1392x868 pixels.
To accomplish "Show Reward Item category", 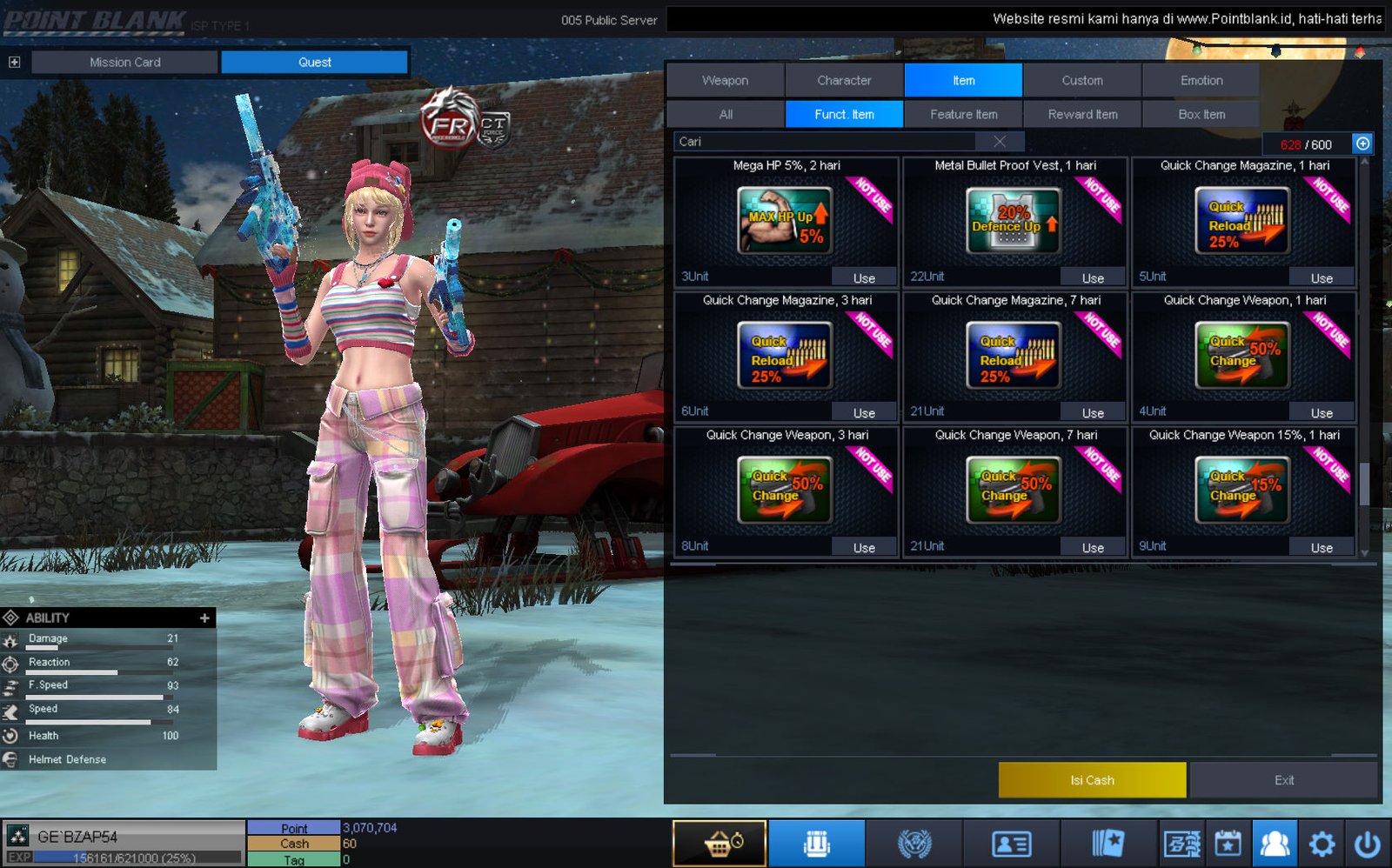I will point(1082,114).
